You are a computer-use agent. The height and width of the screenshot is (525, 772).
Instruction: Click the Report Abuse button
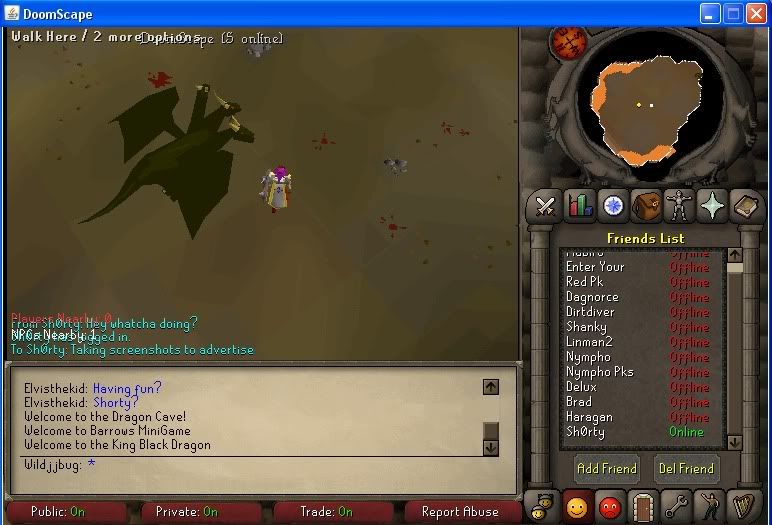[x=460, y=512]
